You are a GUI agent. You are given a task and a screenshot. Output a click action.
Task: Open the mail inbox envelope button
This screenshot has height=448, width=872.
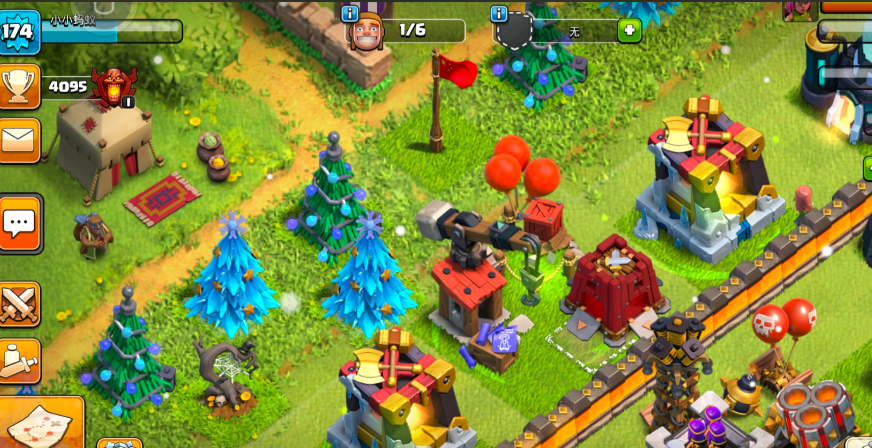tap(19, 140)
